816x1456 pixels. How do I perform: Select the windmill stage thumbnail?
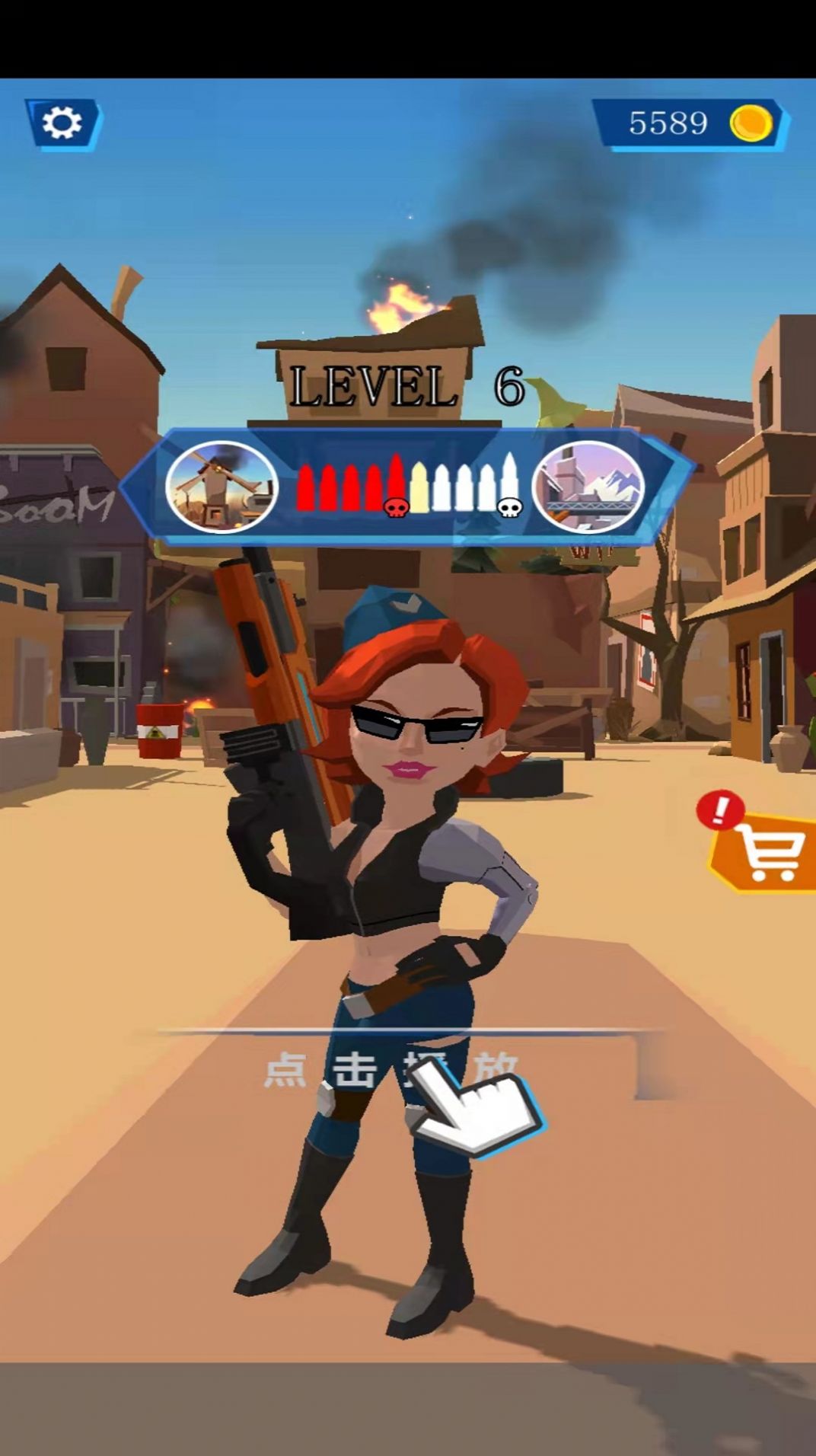[x=222, y=487]
